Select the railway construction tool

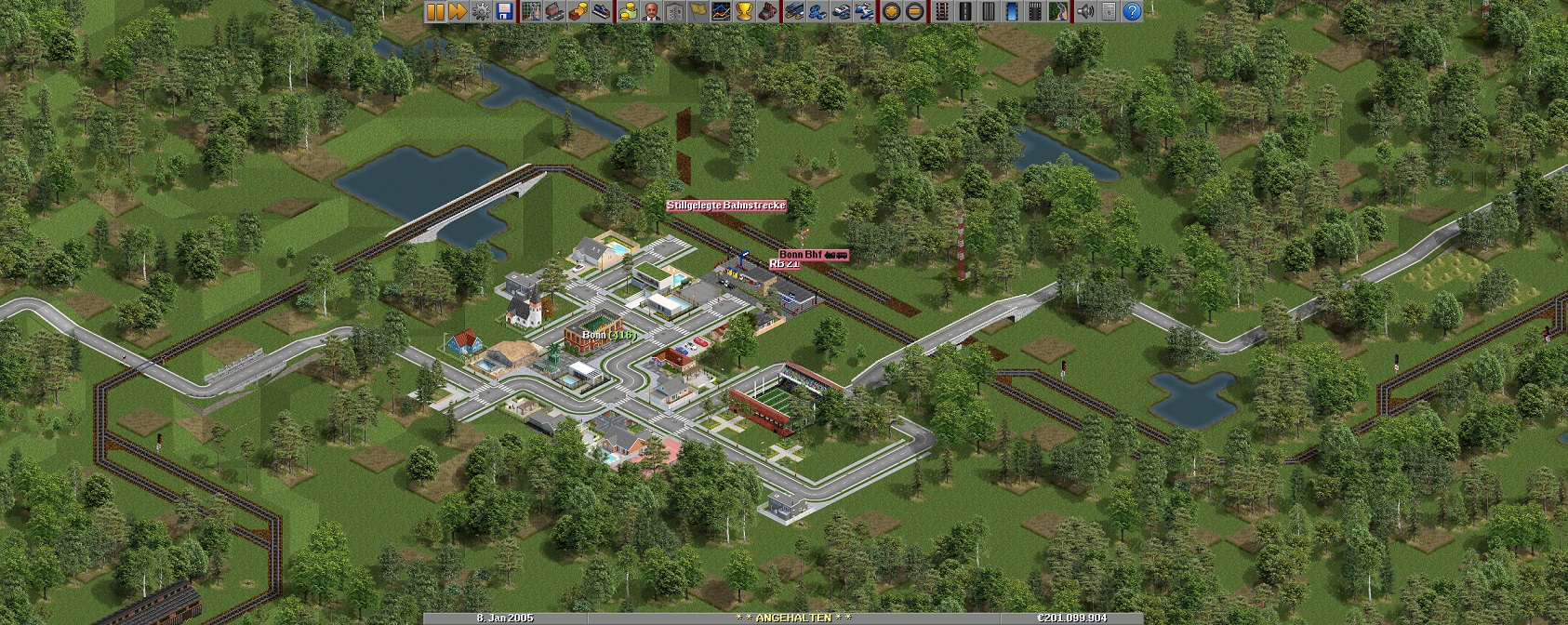point(942,11)
